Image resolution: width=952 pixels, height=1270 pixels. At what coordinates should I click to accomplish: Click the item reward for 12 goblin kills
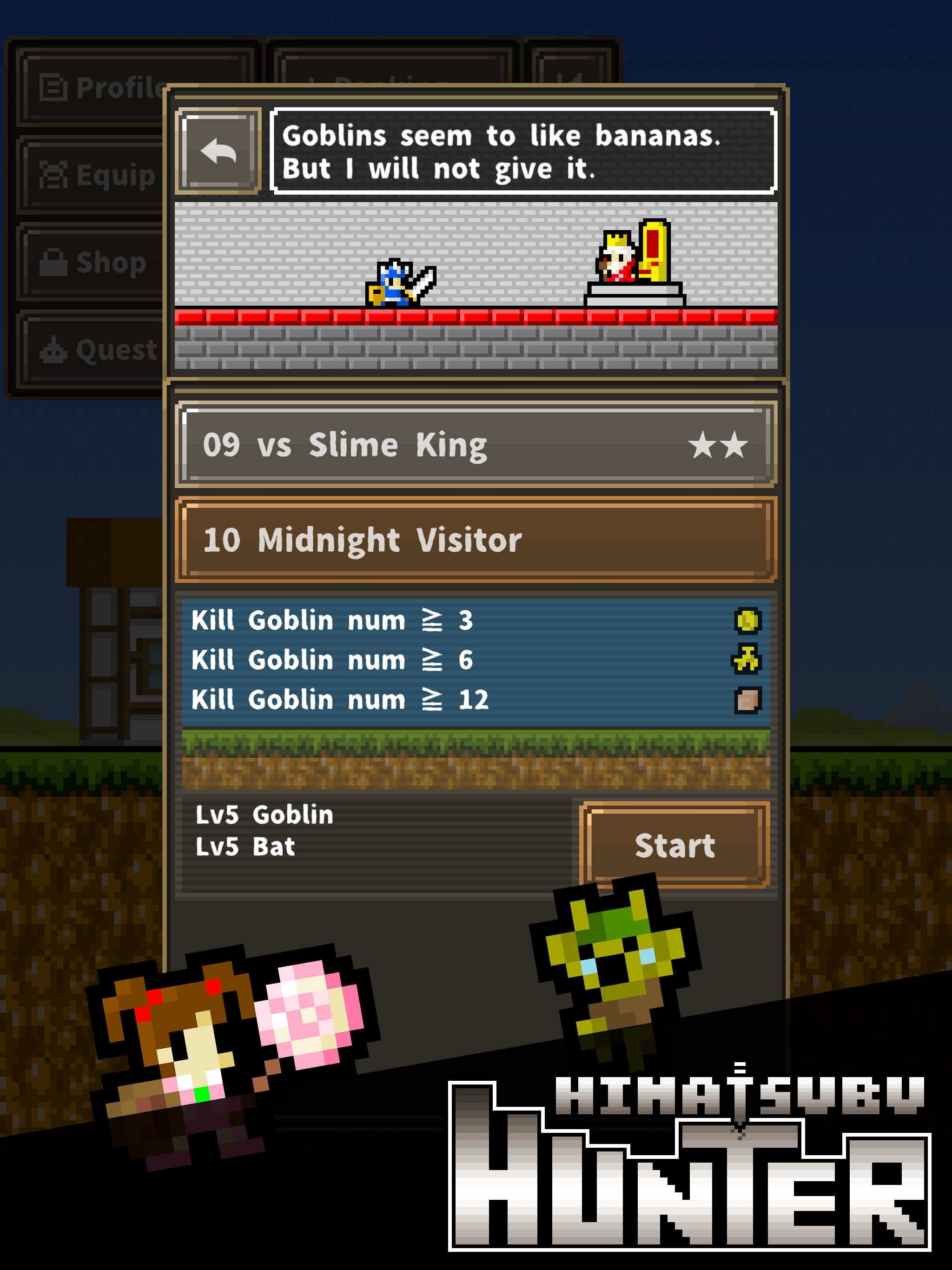747,700
